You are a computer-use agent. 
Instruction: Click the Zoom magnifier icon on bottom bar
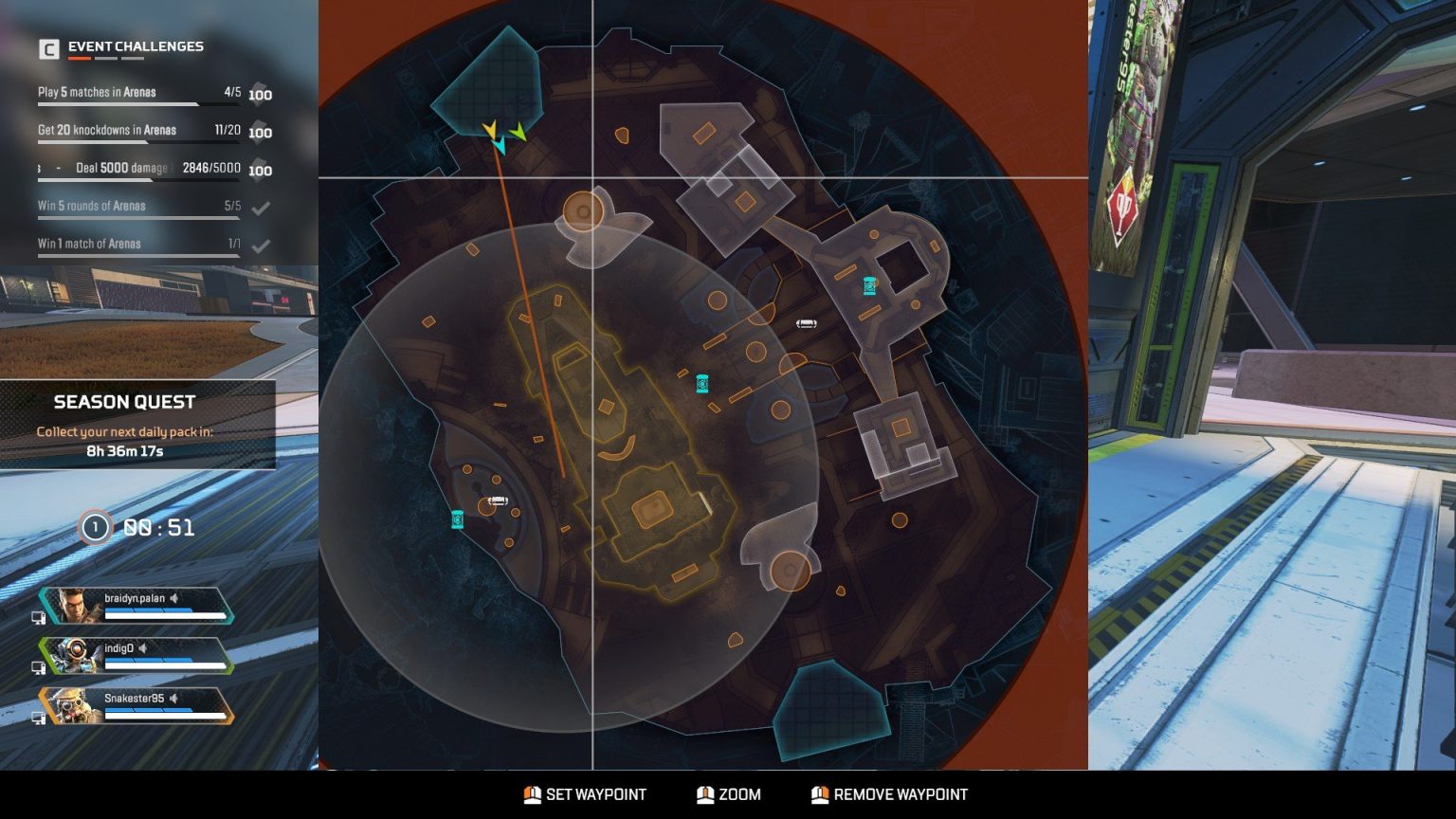(x=706, y=794)
